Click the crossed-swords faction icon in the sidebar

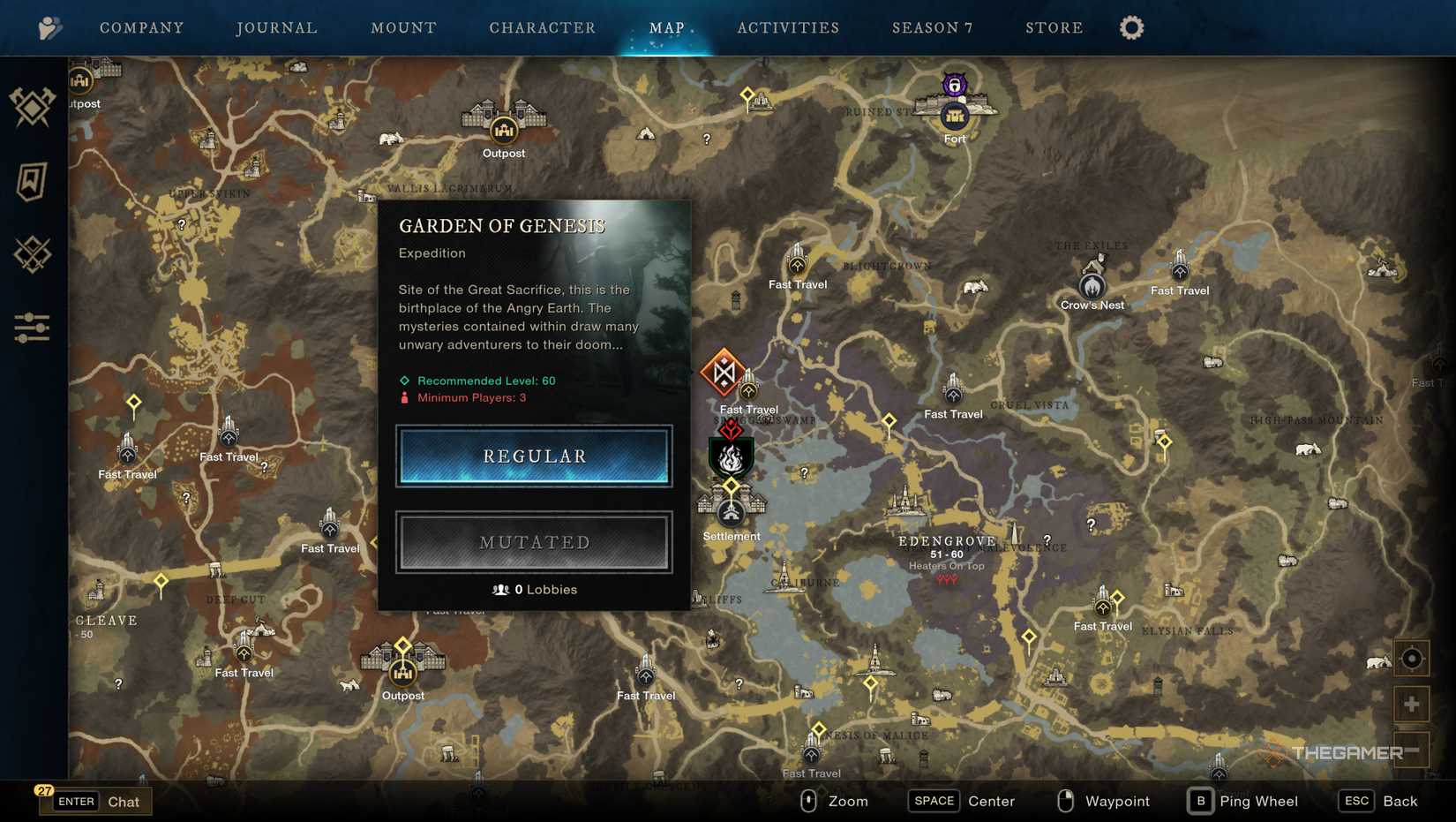point(32,256)
